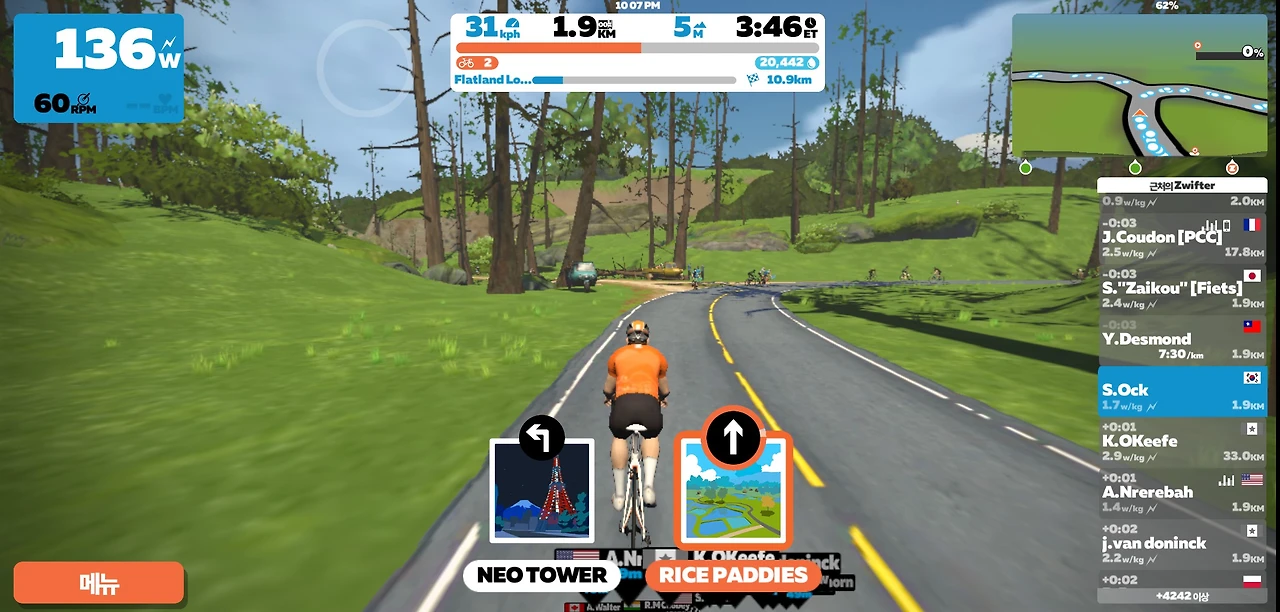Click the 136 W power panel
This screenshot has height=612, width=1280.
click(98, 68)
